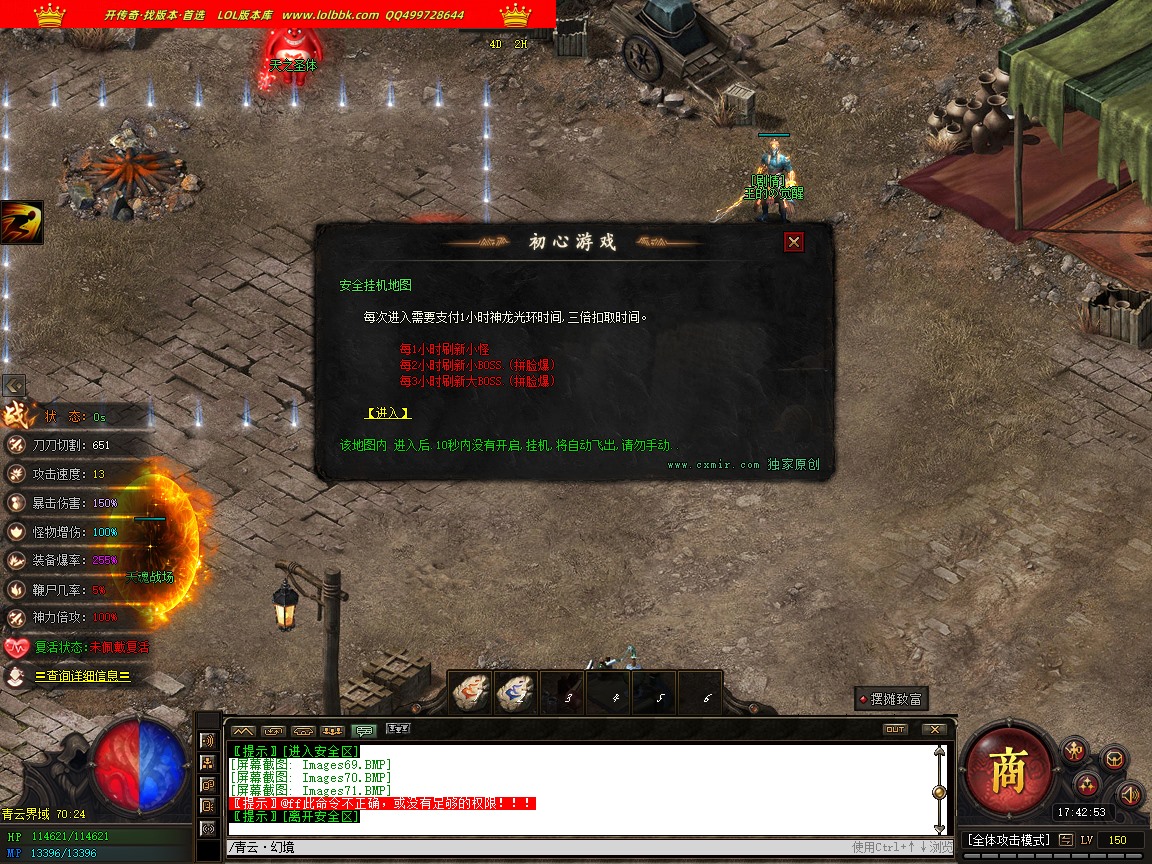
Task: Open the 摆摊致富 stall button
Action: [889, 699]
